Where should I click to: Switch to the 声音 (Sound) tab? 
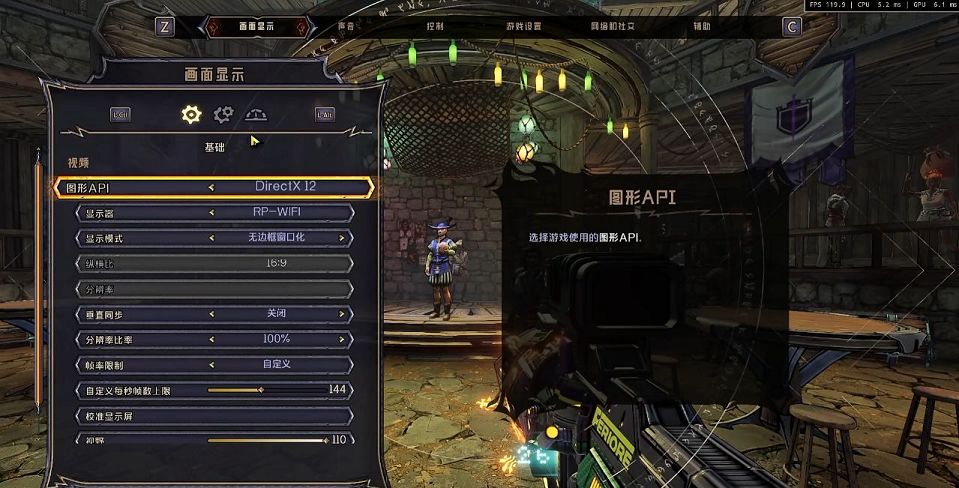346,26
